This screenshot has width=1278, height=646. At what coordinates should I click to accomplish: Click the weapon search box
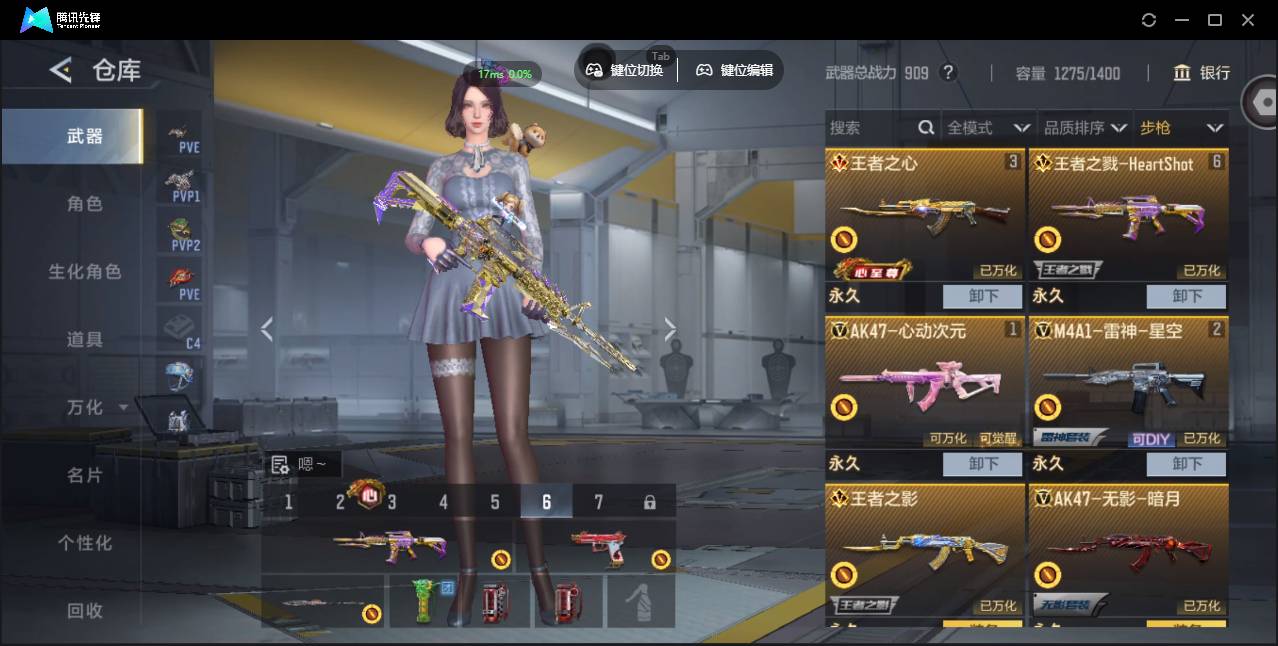[870, 128]
